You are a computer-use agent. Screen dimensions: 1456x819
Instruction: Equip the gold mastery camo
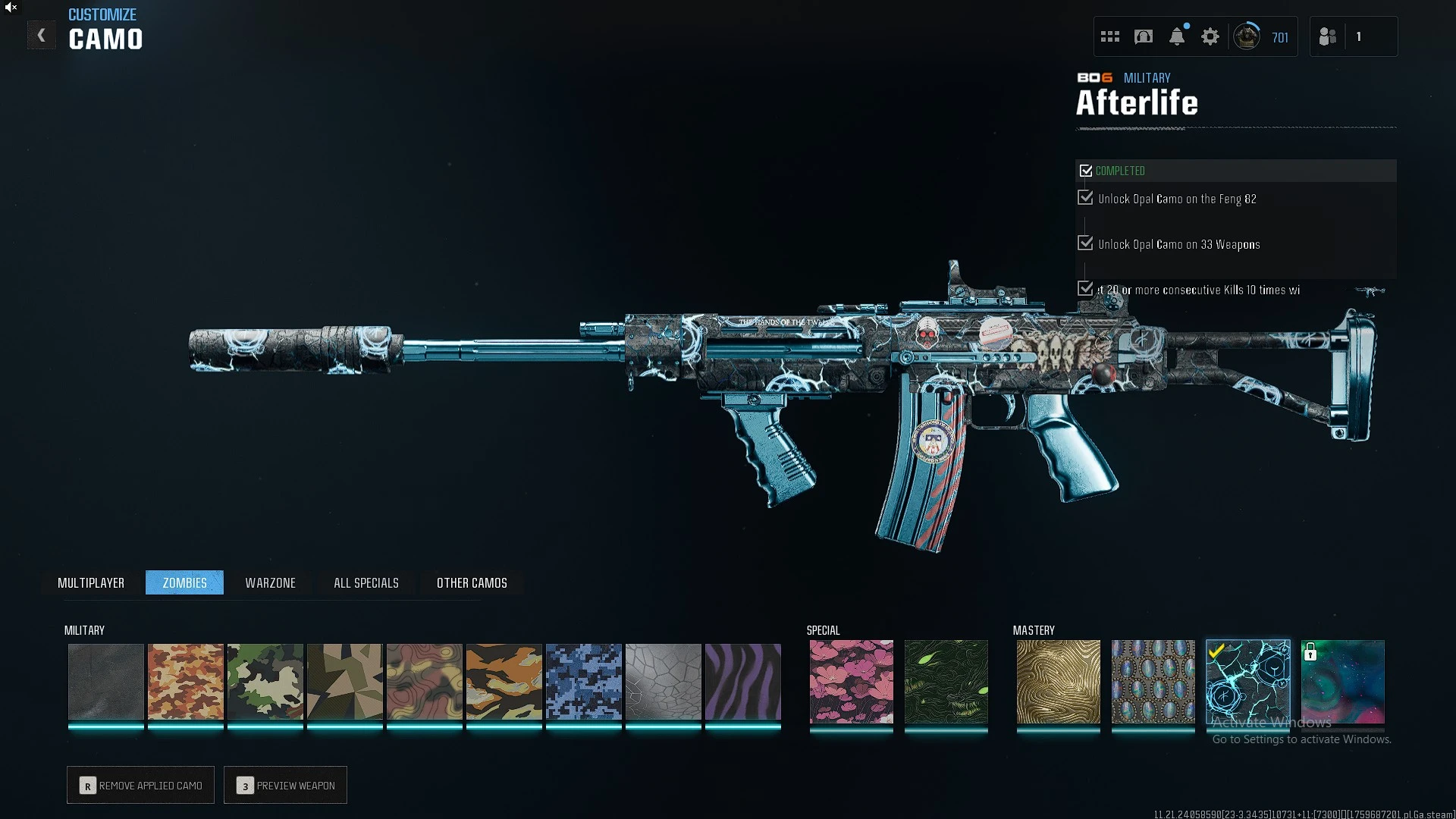[x=1059, y=681]
